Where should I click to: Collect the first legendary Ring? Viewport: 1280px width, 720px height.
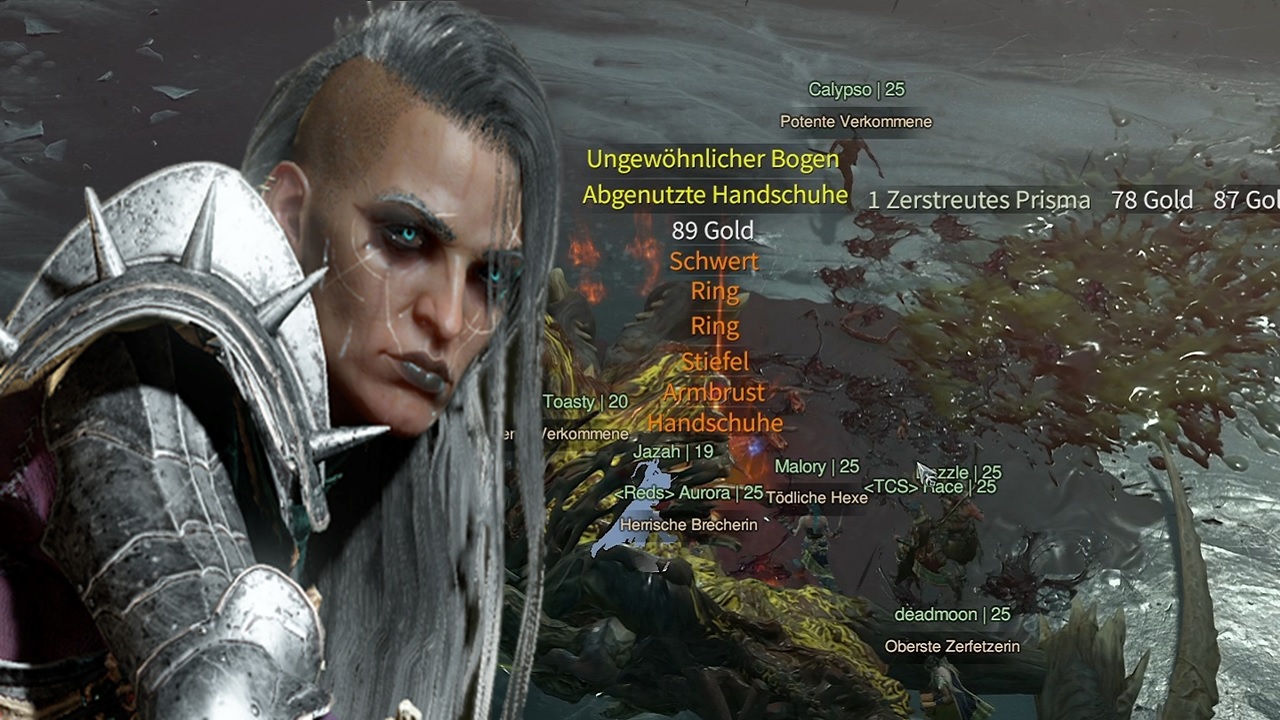point(712,291)
